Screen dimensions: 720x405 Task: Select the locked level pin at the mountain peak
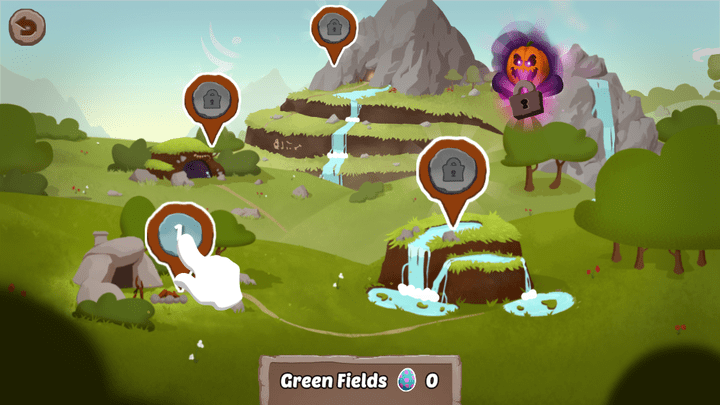point(330,26)
